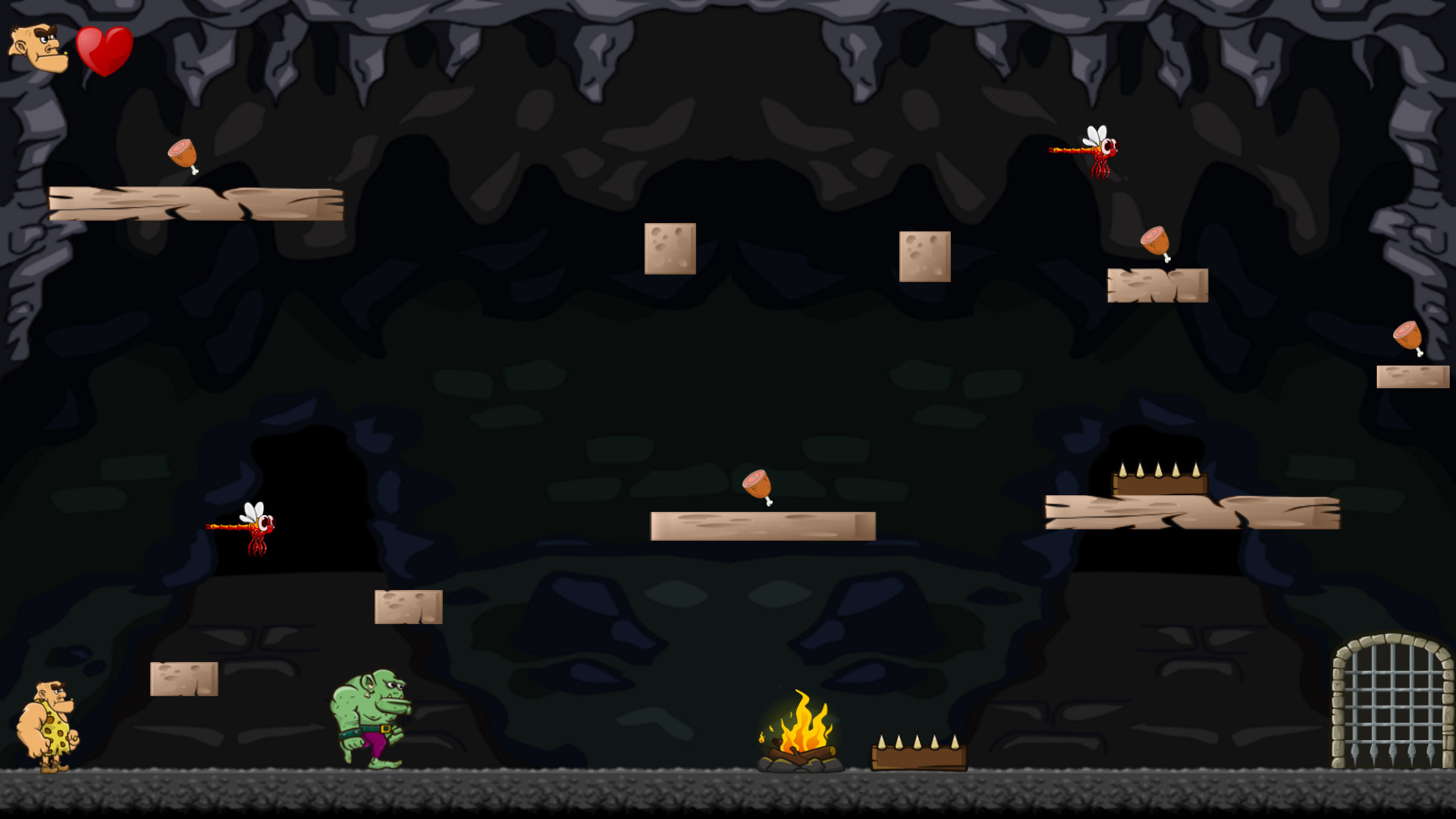Image resolution: width=1456 pixels, height=819 pixels.
Task: Select the red heart health icon
Action: pos(106,47)
